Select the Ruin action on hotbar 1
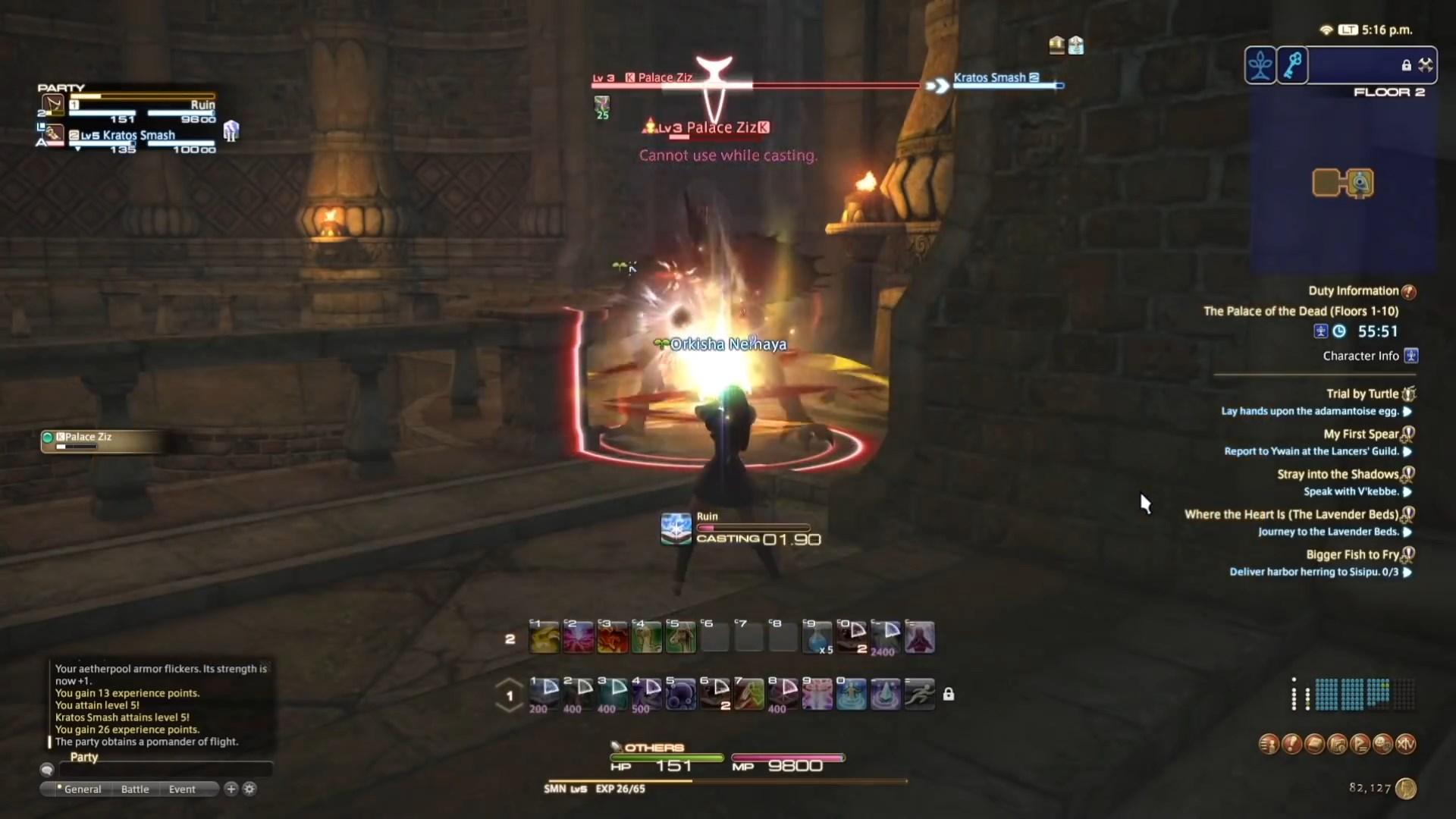The image size is (1456, 819). pos(544,694)
